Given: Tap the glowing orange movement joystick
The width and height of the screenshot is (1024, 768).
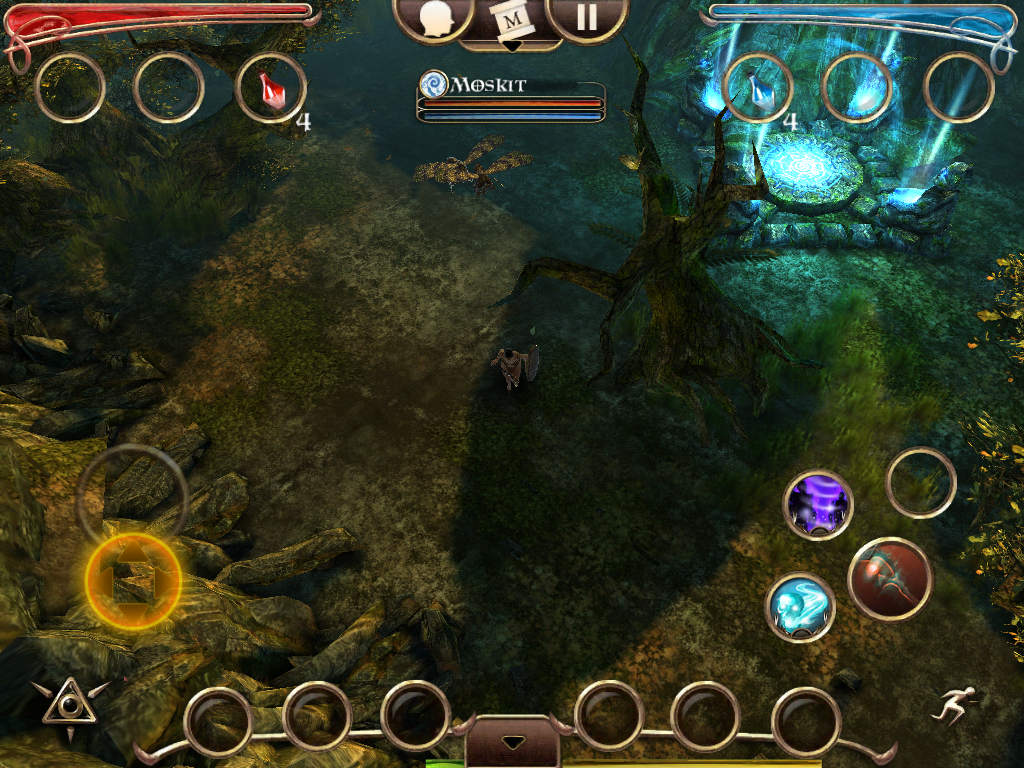Looking at the screenshot, I should click(133, 582).
